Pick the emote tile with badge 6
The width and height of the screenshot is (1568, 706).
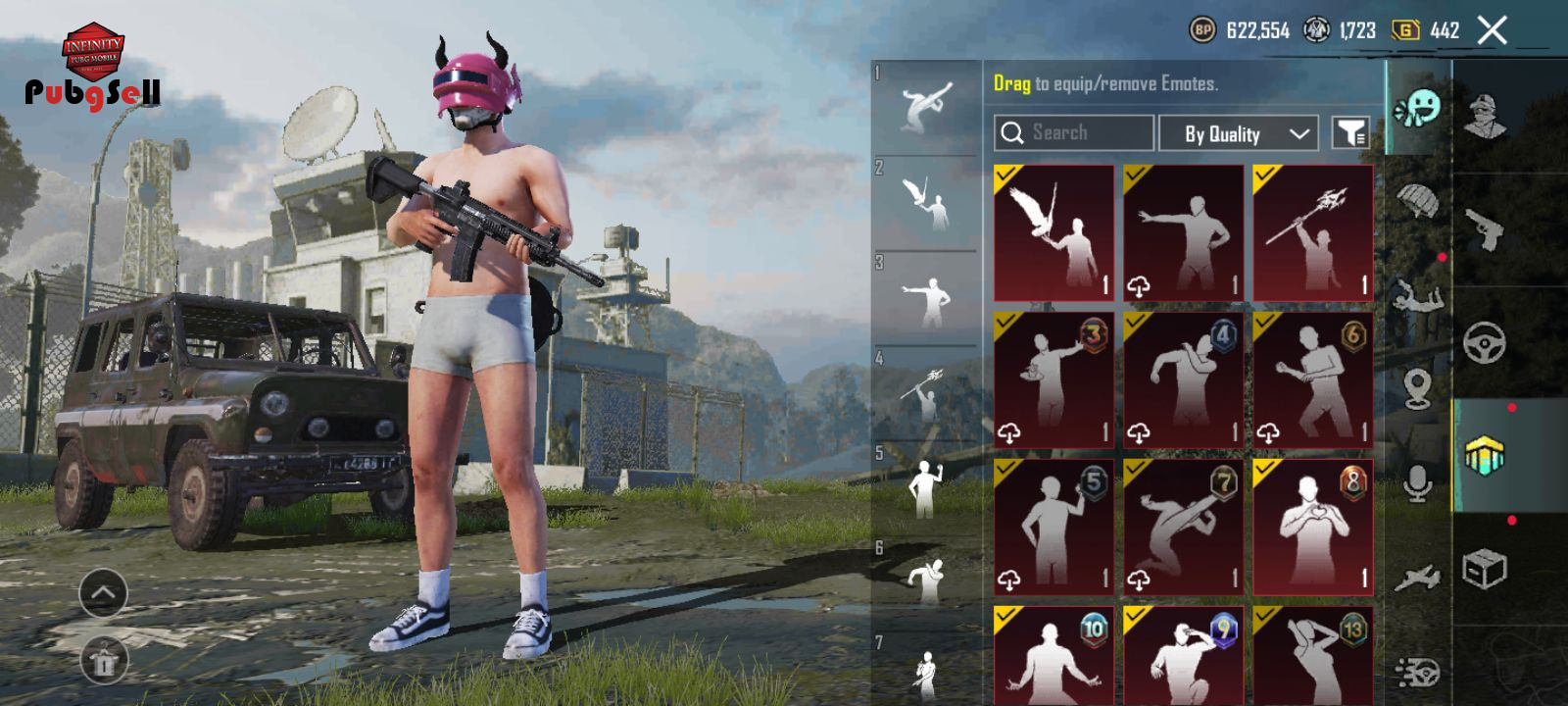click(1313, 379)
